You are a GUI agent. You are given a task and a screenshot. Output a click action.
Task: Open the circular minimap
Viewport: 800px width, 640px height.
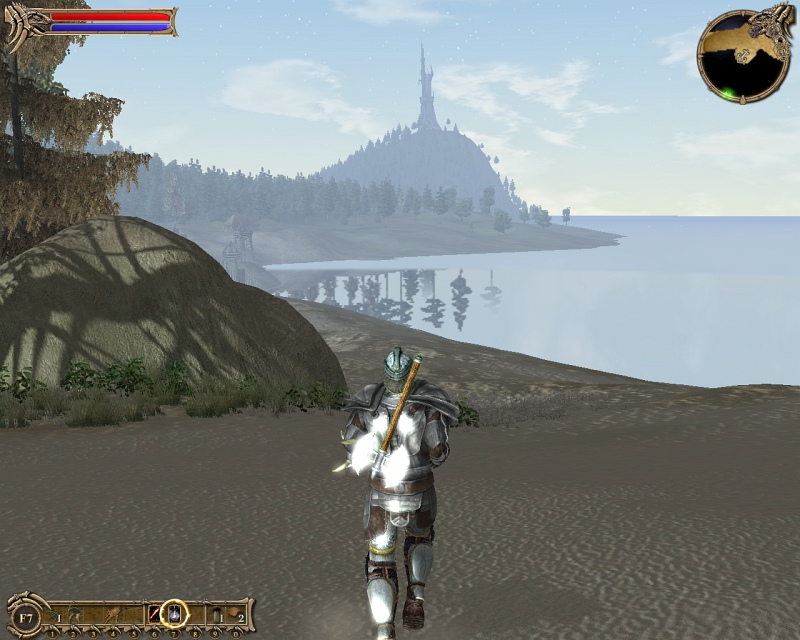pos(742,57)
